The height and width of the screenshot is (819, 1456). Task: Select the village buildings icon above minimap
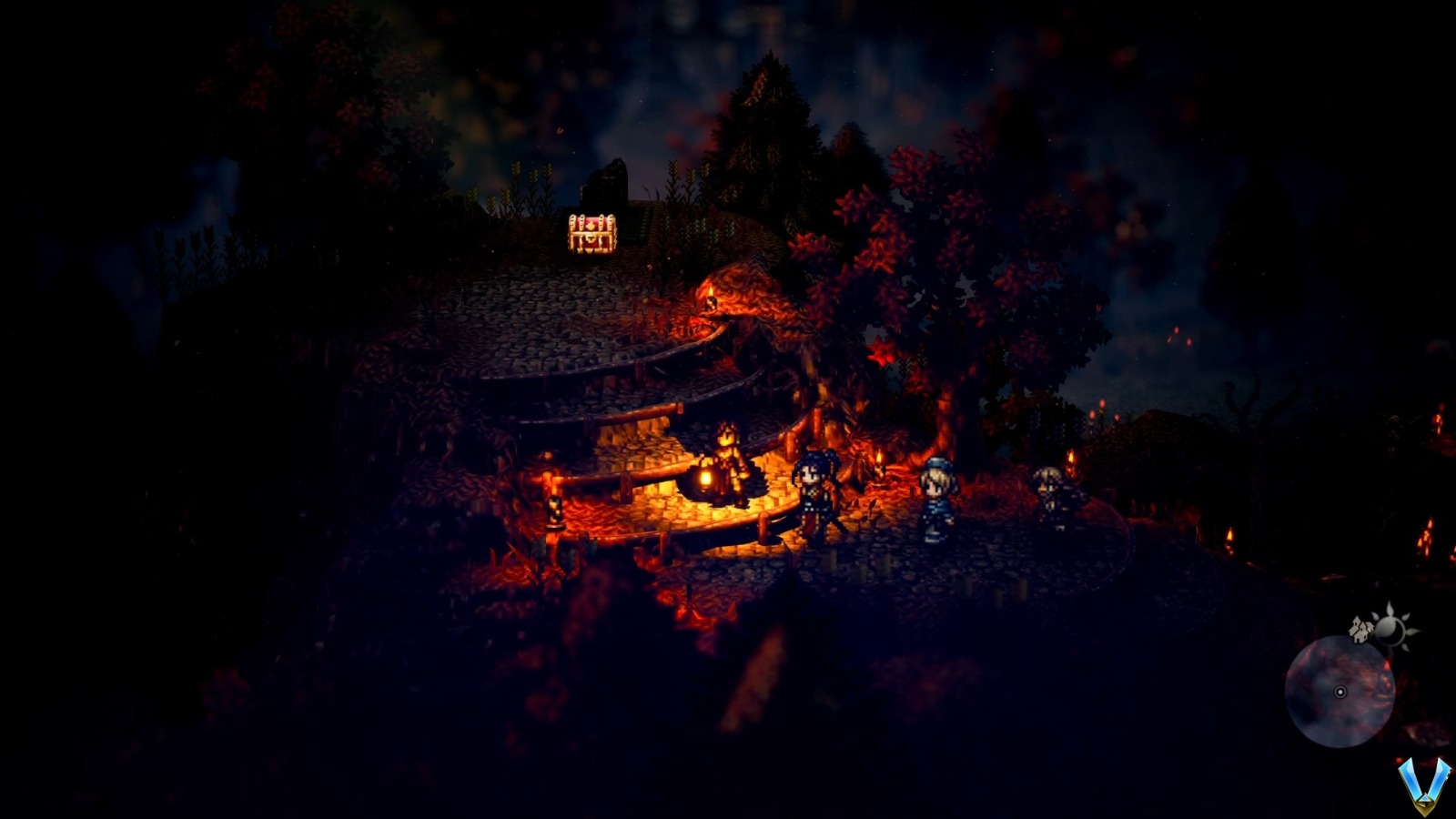(1360, 630)
